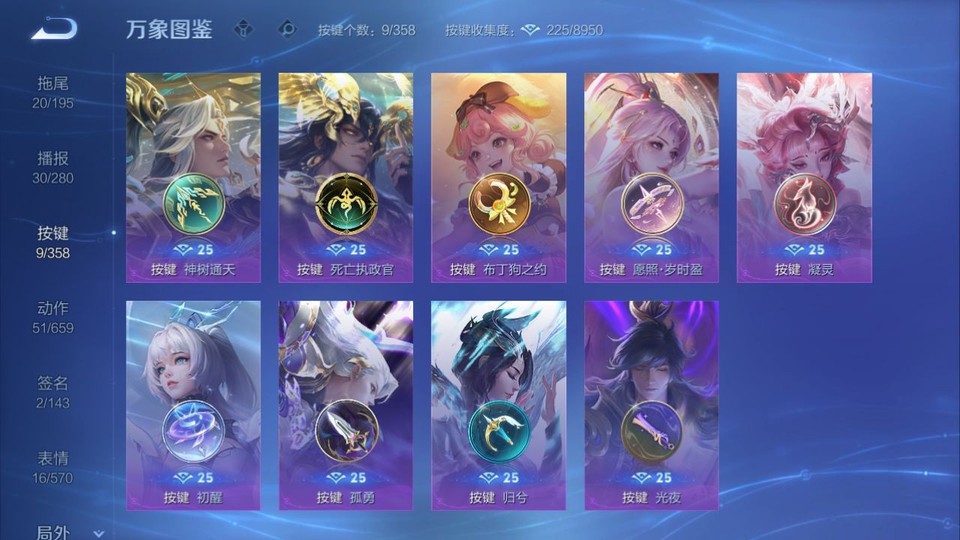Image resolution: width=960 pixels, height=540 pixels.
Task: Open the 播报 category tab
Action: pyautogui.click(x=53, y=167)
